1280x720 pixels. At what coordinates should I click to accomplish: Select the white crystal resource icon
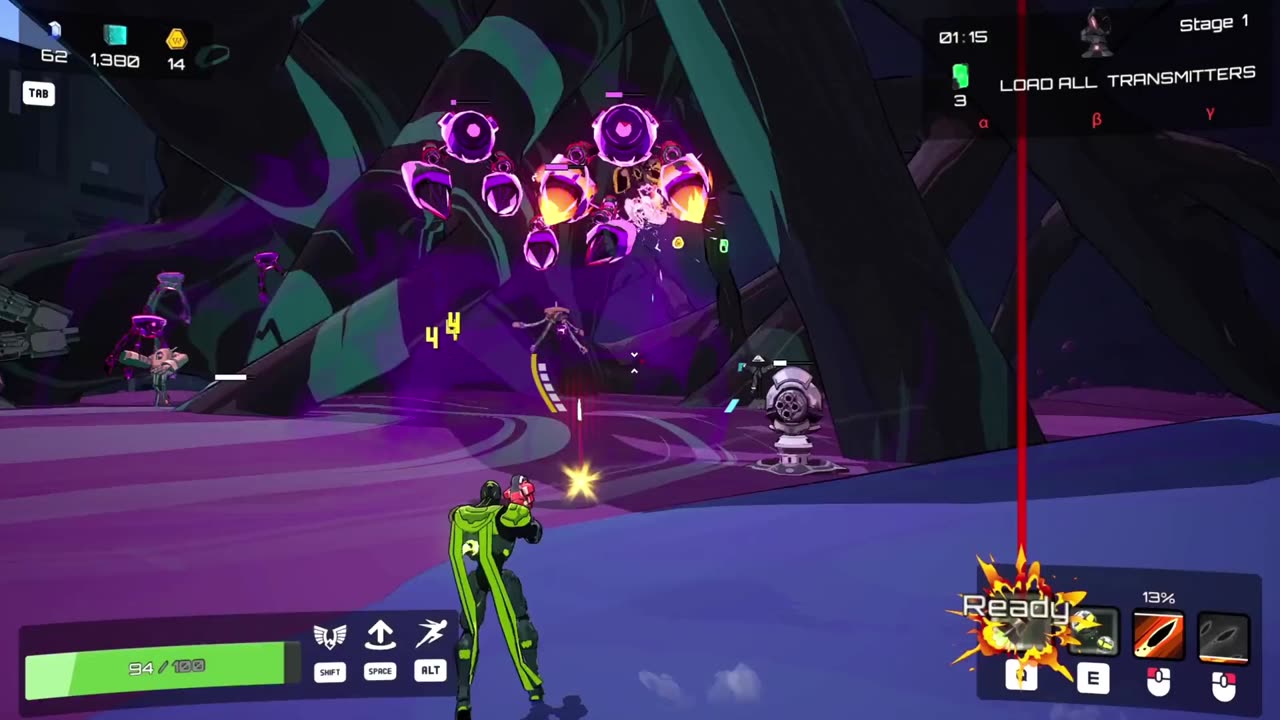(x=54, y=32)
